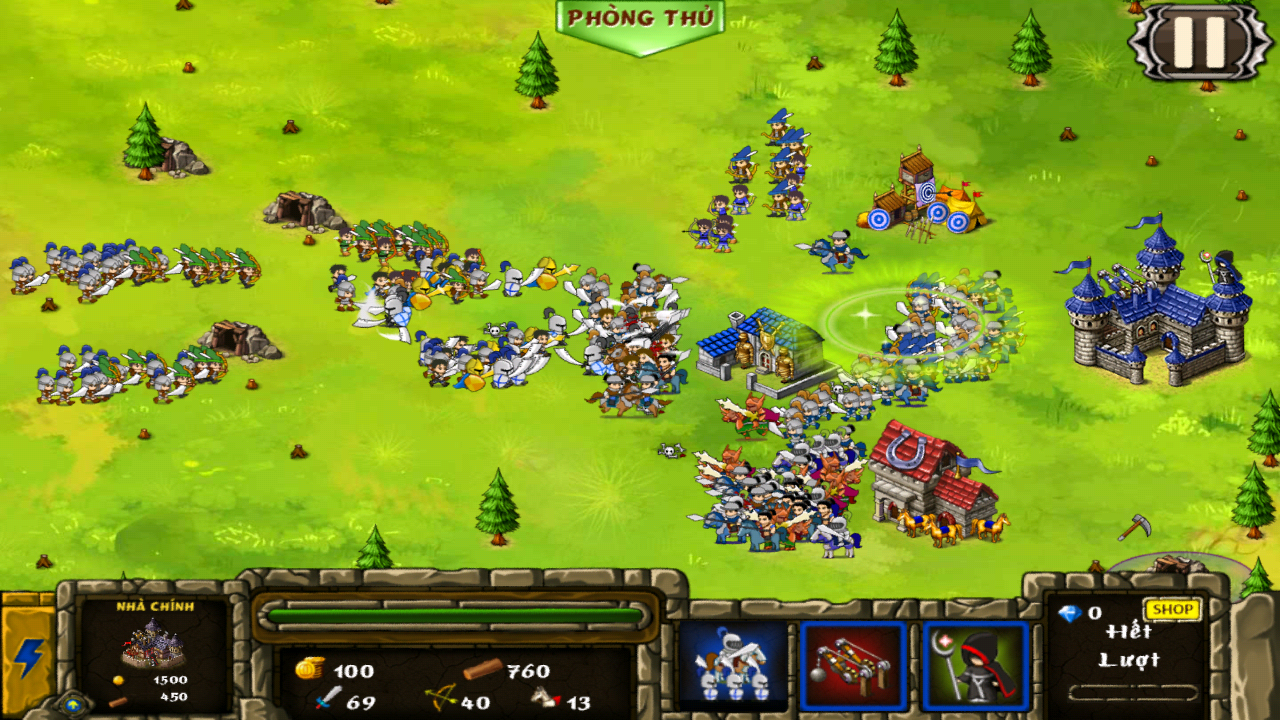This screenshot has width=1280, height=720.
Task: Select the Nhà Chính panel header
Action: [x=154, y=606]
